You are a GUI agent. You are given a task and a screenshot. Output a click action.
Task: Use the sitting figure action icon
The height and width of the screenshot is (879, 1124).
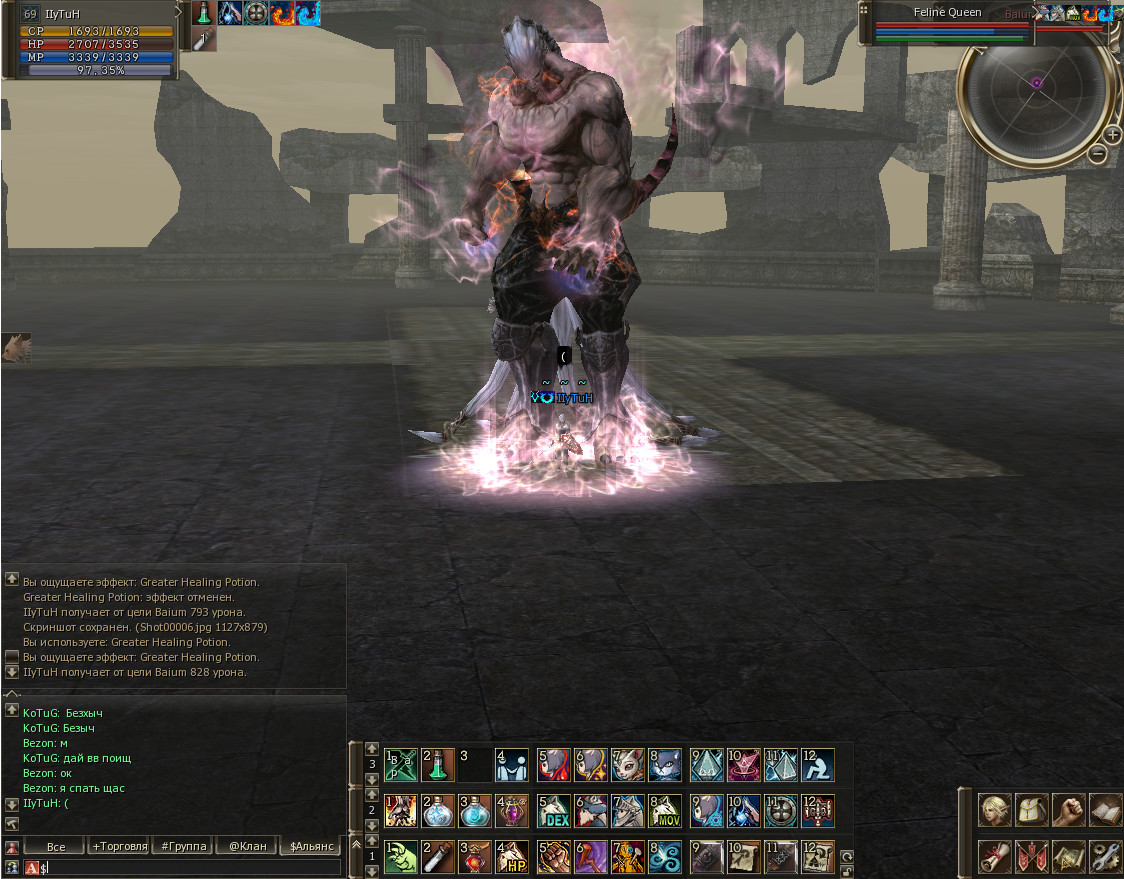click(818, 765)
